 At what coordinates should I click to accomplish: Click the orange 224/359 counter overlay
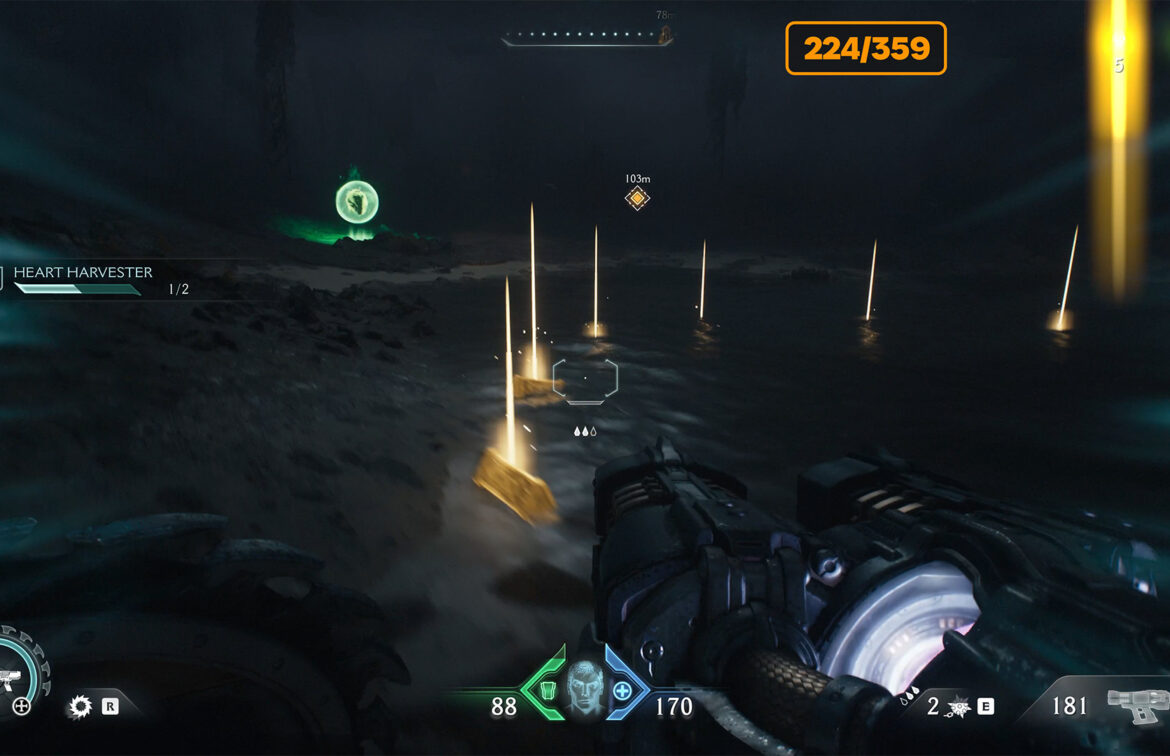866,48
